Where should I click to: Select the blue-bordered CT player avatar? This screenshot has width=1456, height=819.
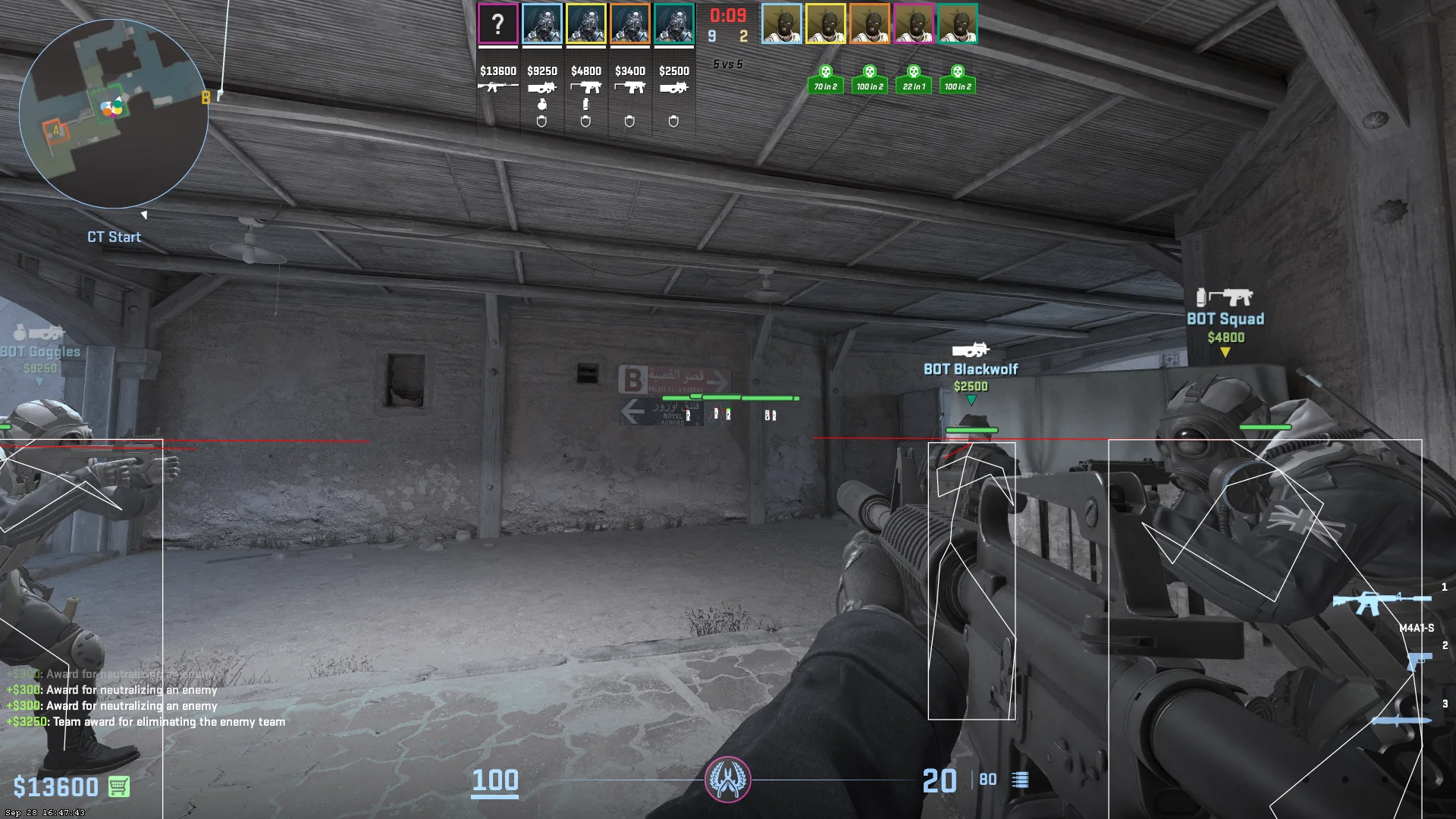(541, 24)
